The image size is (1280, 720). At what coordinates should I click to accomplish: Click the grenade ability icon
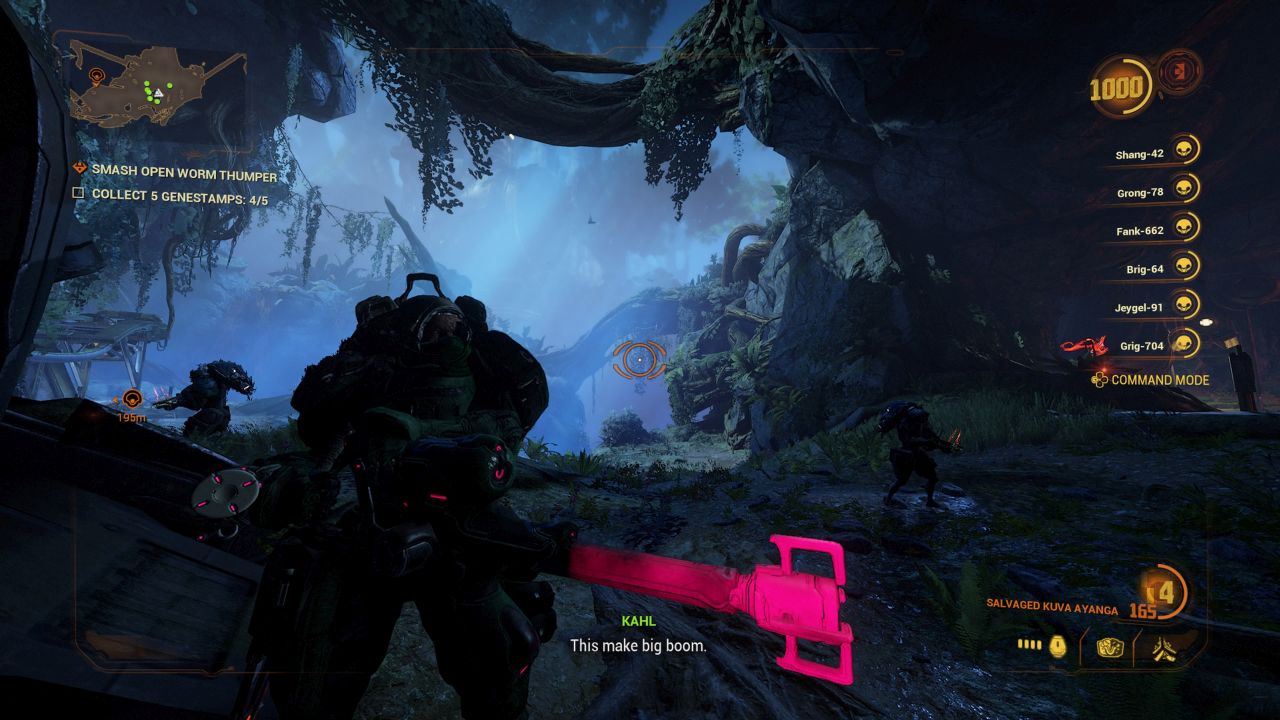[x=1058, y=648]
